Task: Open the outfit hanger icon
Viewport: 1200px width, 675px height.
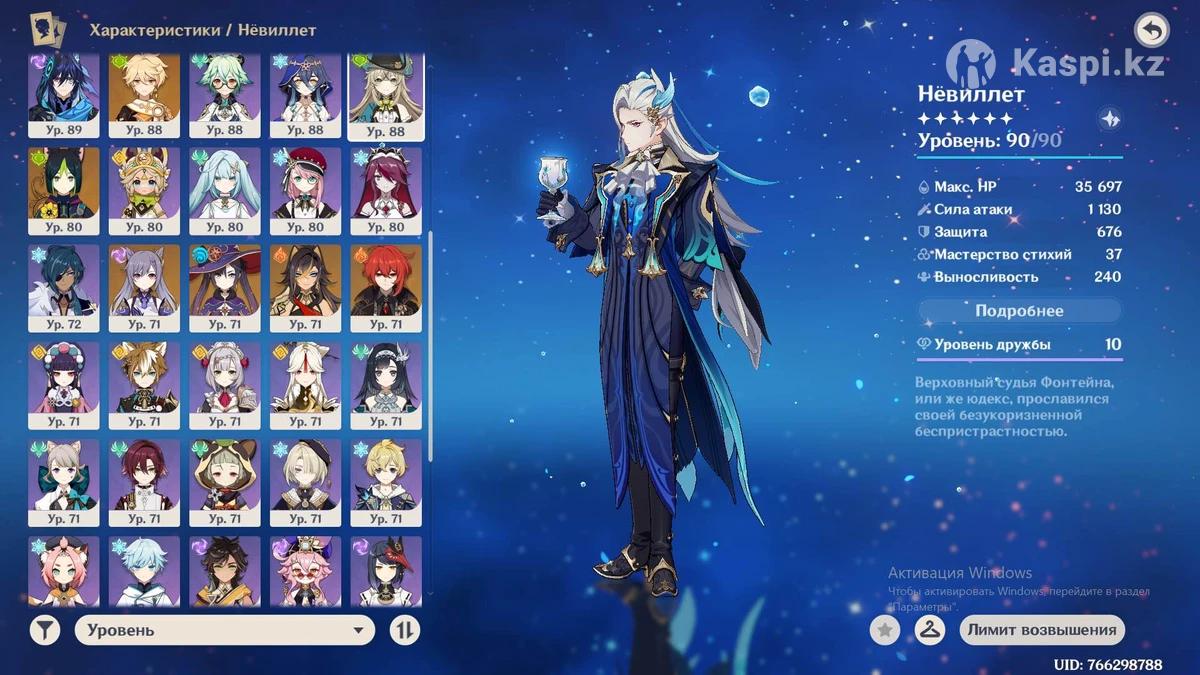Action: (930, 630)
